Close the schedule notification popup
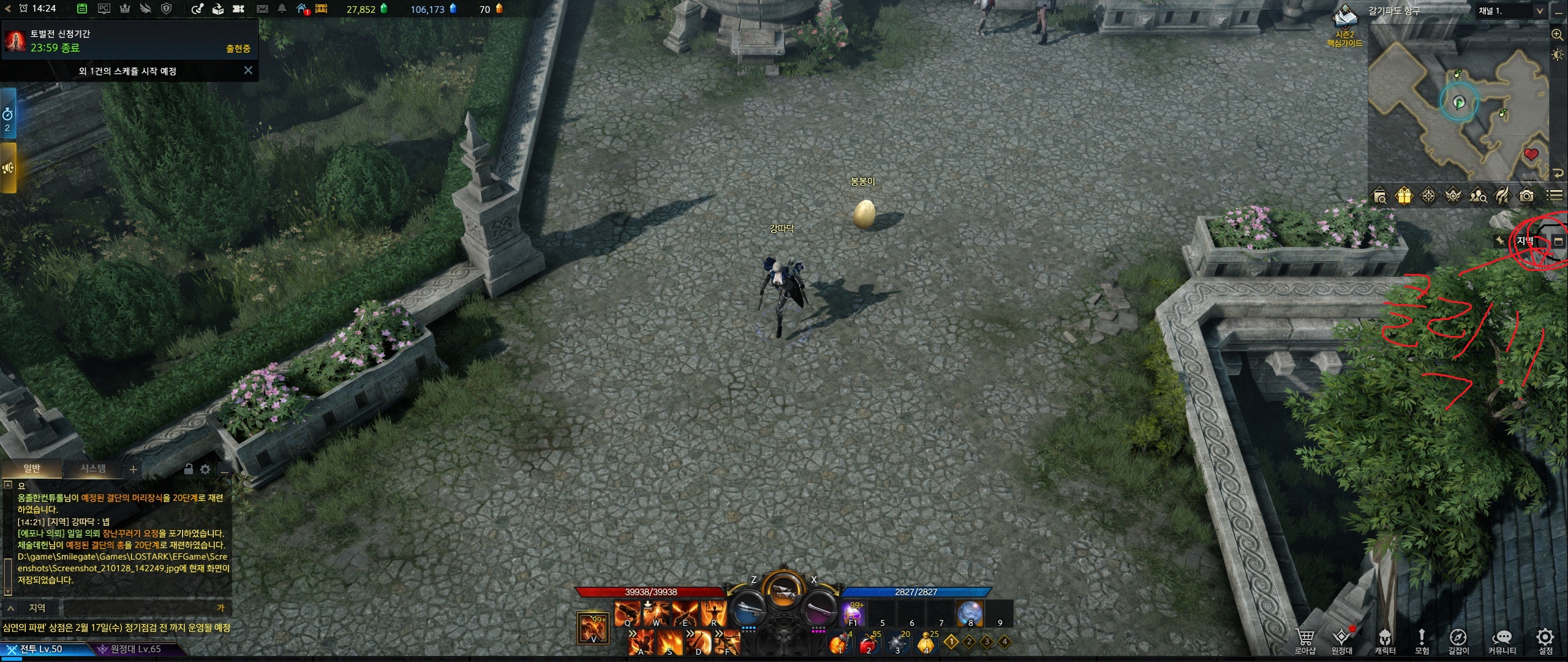 248,70
